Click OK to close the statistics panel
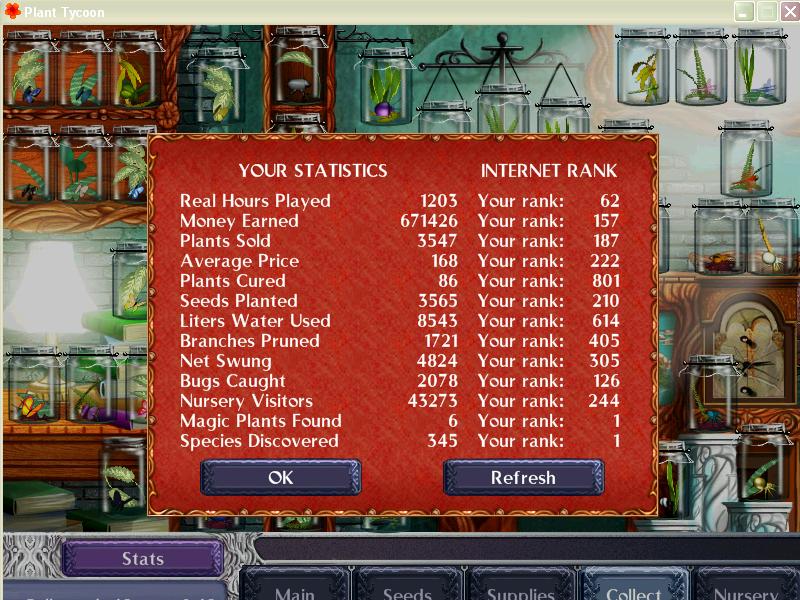 280,477
